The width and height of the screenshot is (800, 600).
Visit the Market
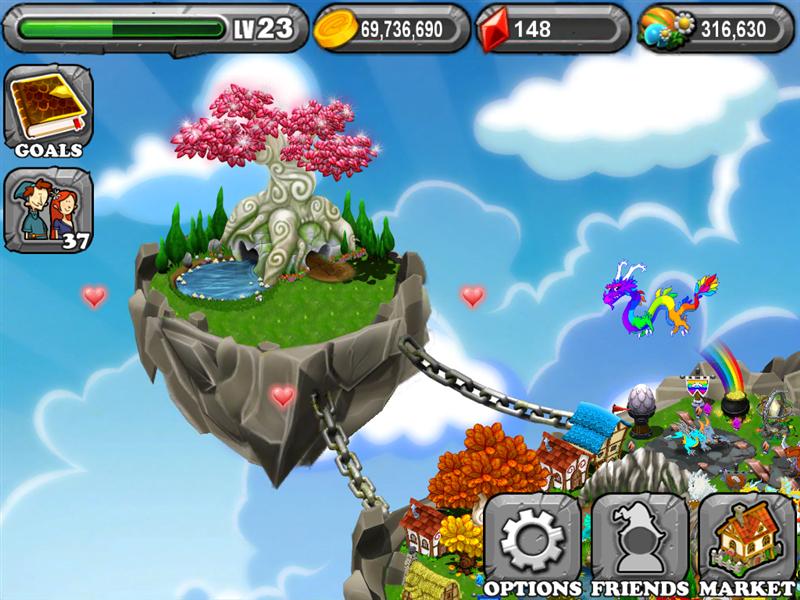click(x=746, y=545)
